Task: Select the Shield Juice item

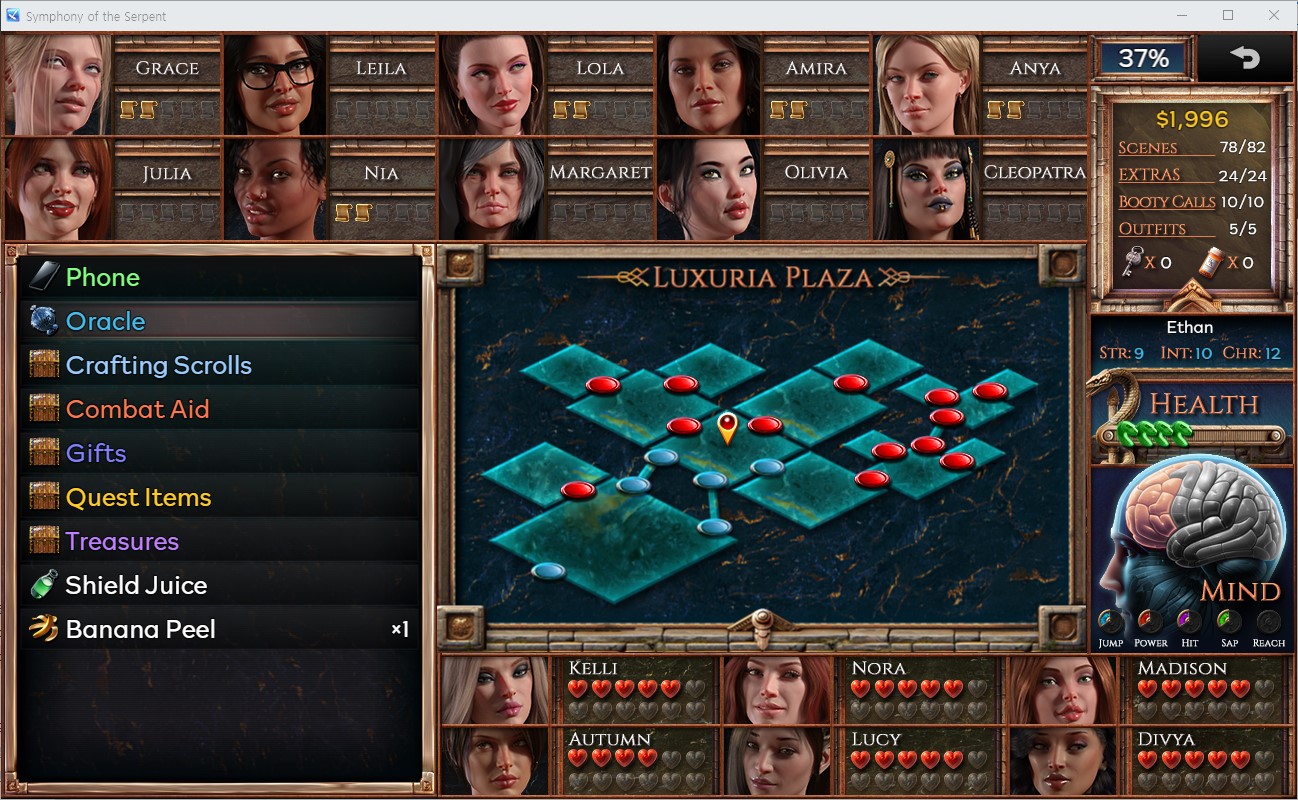Action: 136,585
